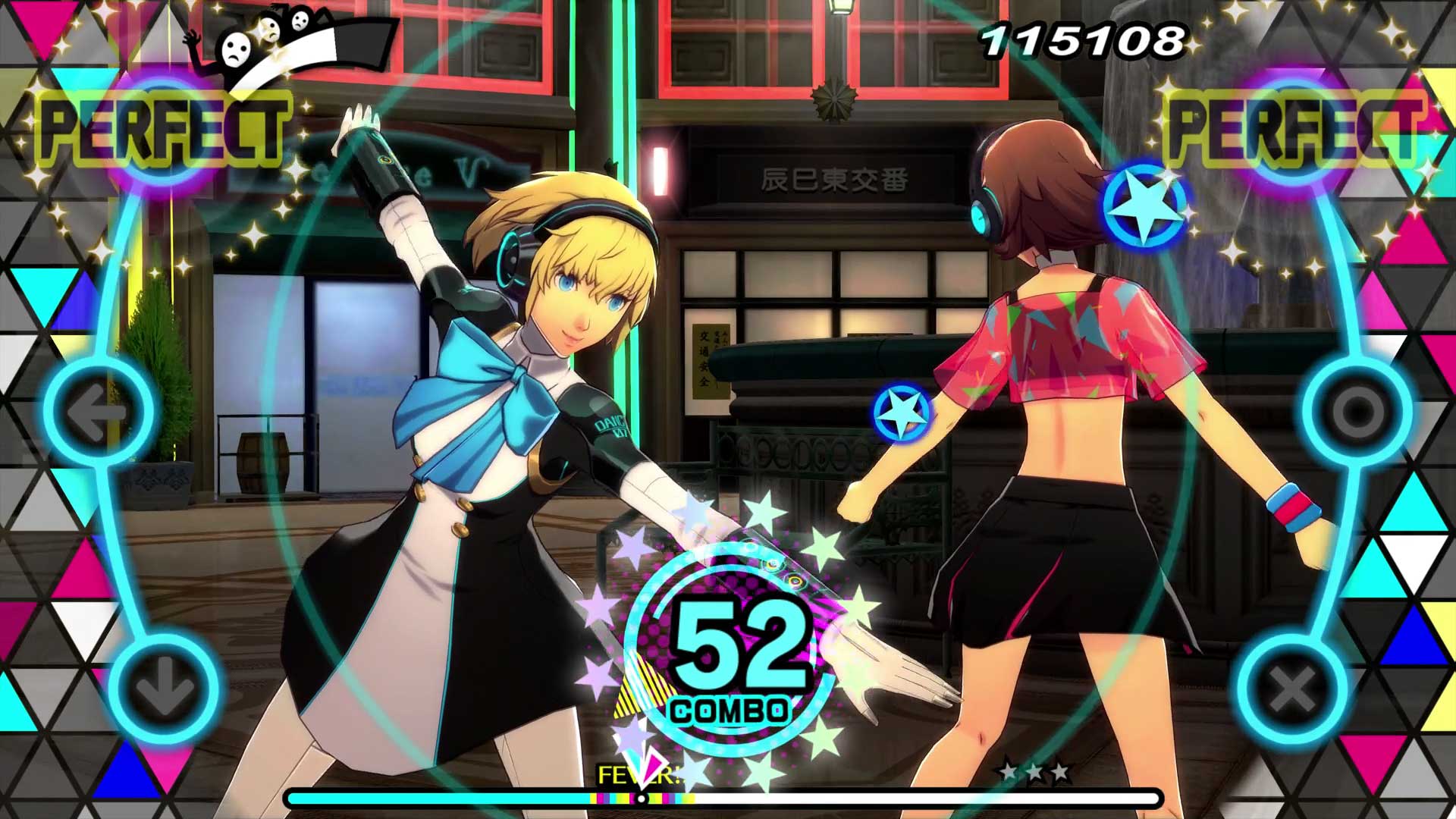Tap the lower blue star scratch note
Viewport: 1456px width, 819px height.
click(x=899, y=410)
